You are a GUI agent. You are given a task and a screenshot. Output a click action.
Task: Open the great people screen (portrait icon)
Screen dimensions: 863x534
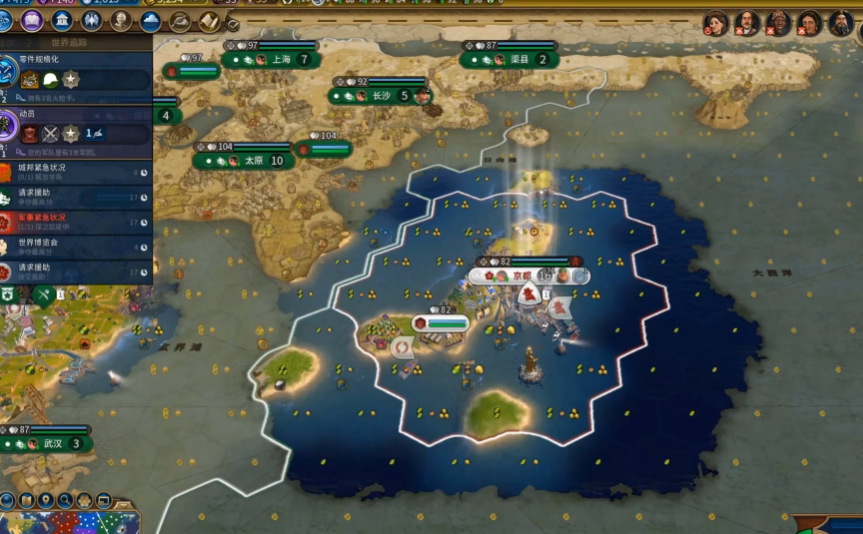[121, 21]
